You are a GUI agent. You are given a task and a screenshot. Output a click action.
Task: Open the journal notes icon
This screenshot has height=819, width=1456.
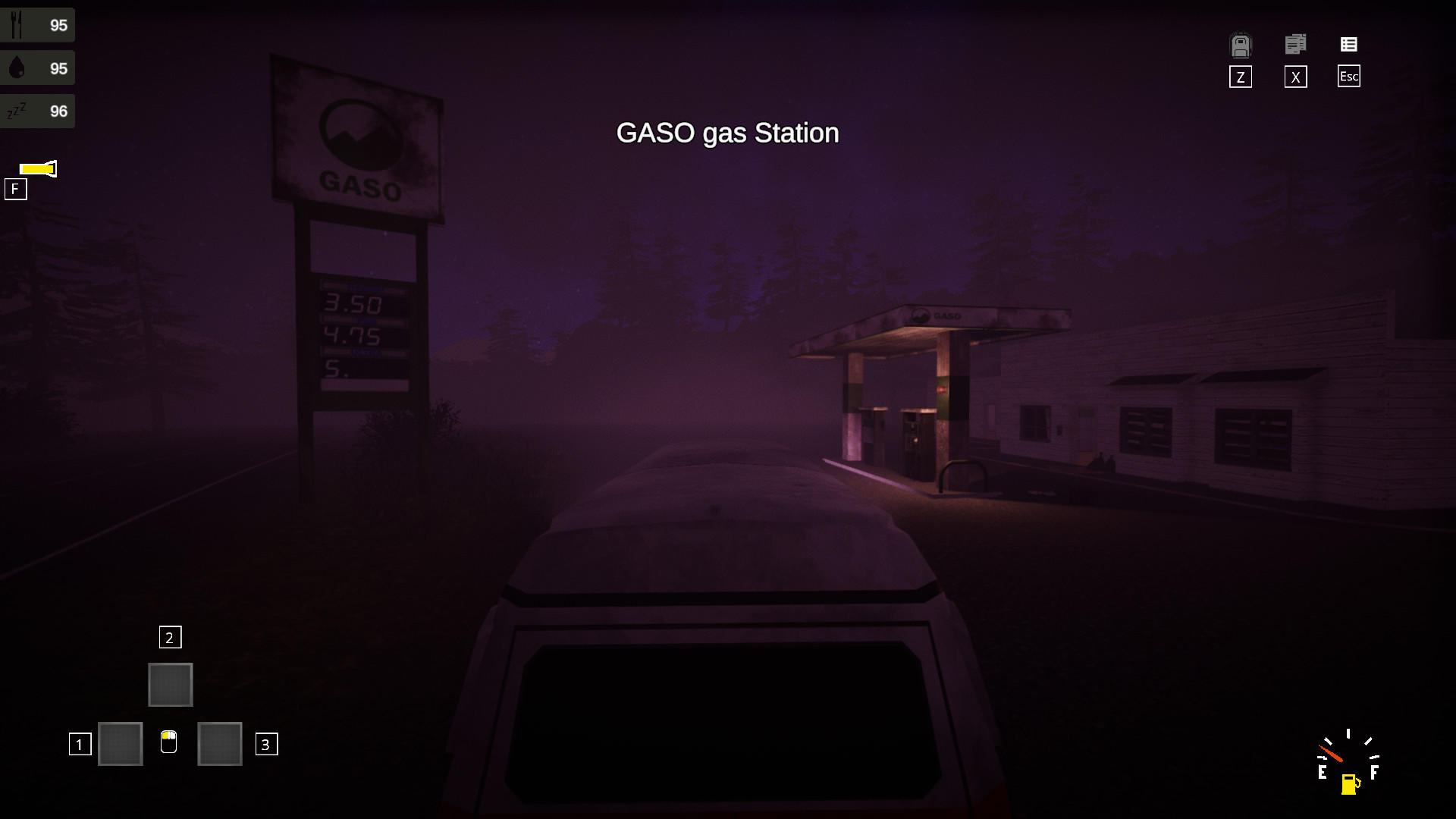coord(1295,44)
